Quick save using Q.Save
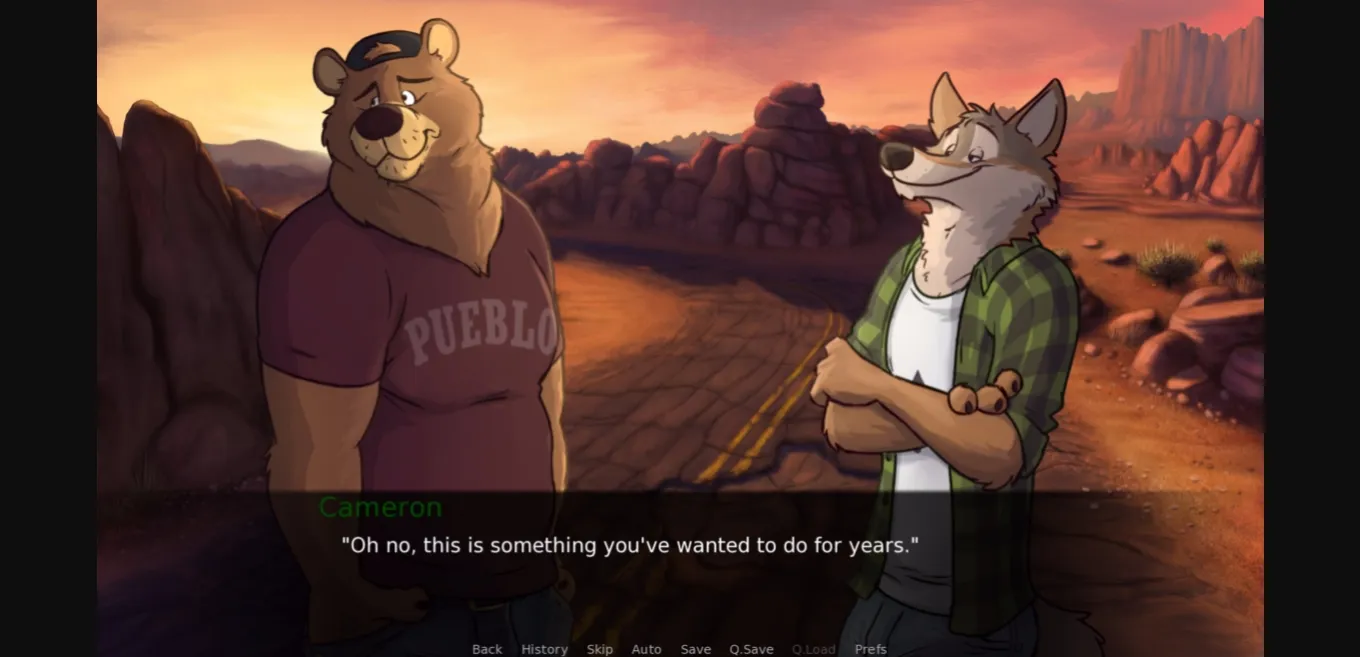The width and height of the screenshot is (1360, 657). pos(751,649)
